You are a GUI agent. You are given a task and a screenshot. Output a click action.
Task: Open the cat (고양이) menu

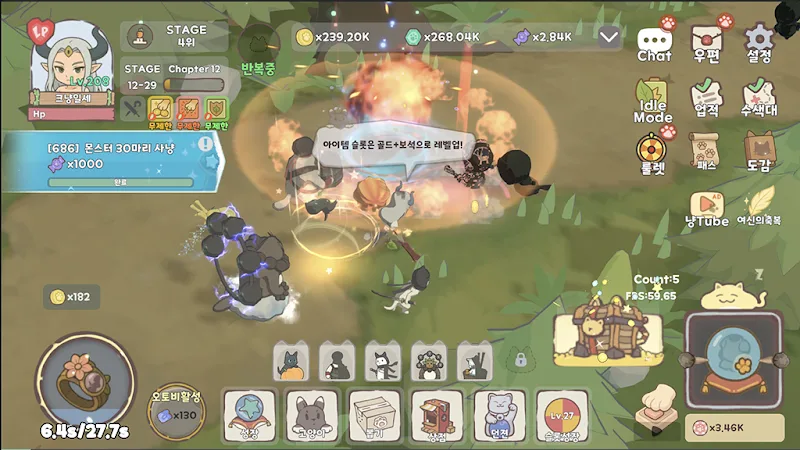(312, 415)
